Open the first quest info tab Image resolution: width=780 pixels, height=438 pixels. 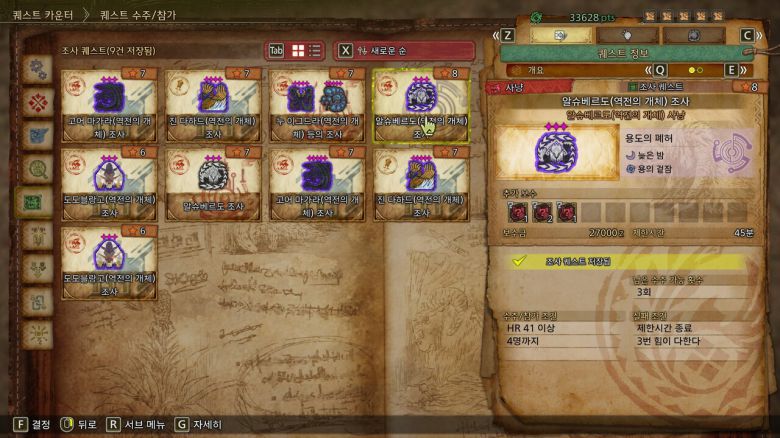[560, 35]
